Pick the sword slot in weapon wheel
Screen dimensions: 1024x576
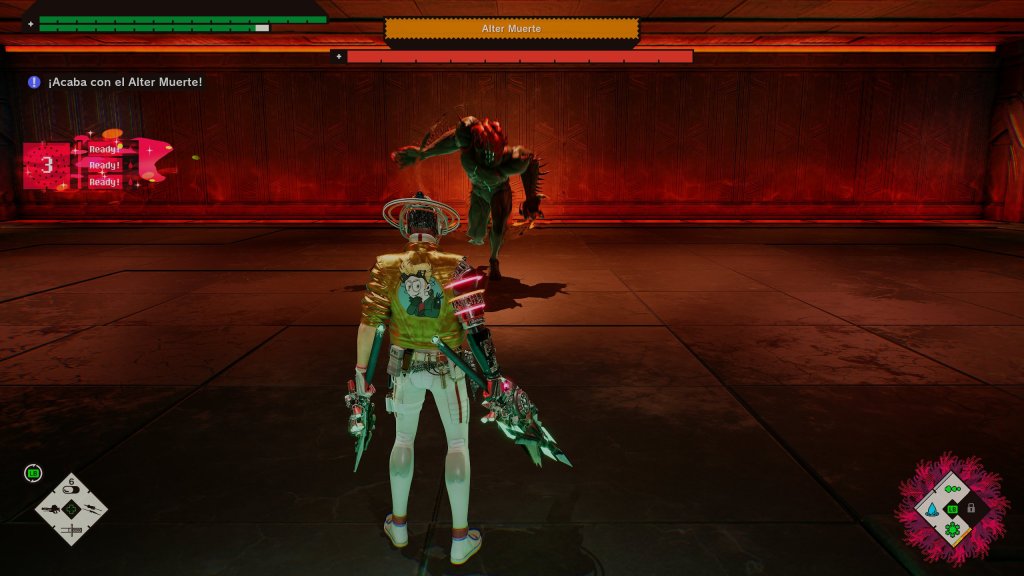(71, 529)
